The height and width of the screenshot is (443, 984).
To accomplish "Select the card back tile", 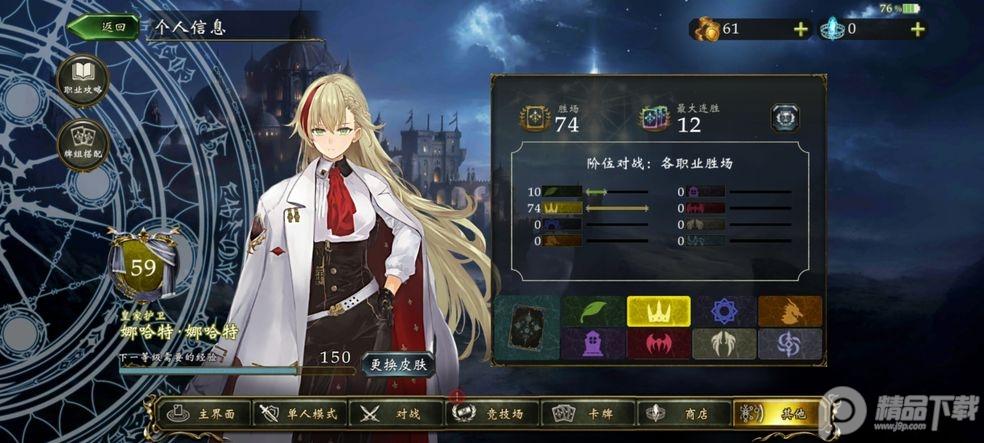I will pyautogui.click(x=526, y=328).
